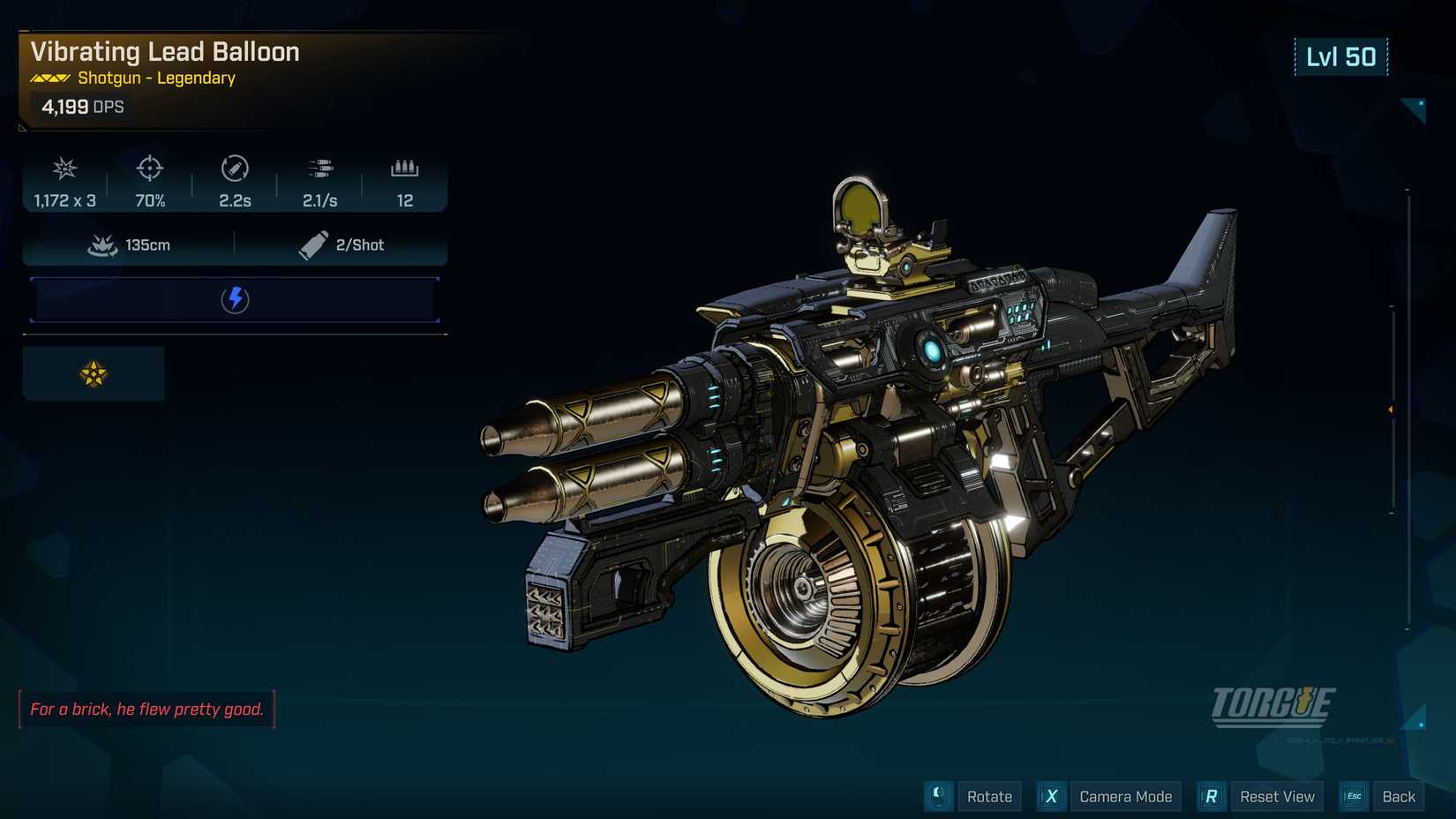Choose Reset View option

click(x=1276, y=796)
